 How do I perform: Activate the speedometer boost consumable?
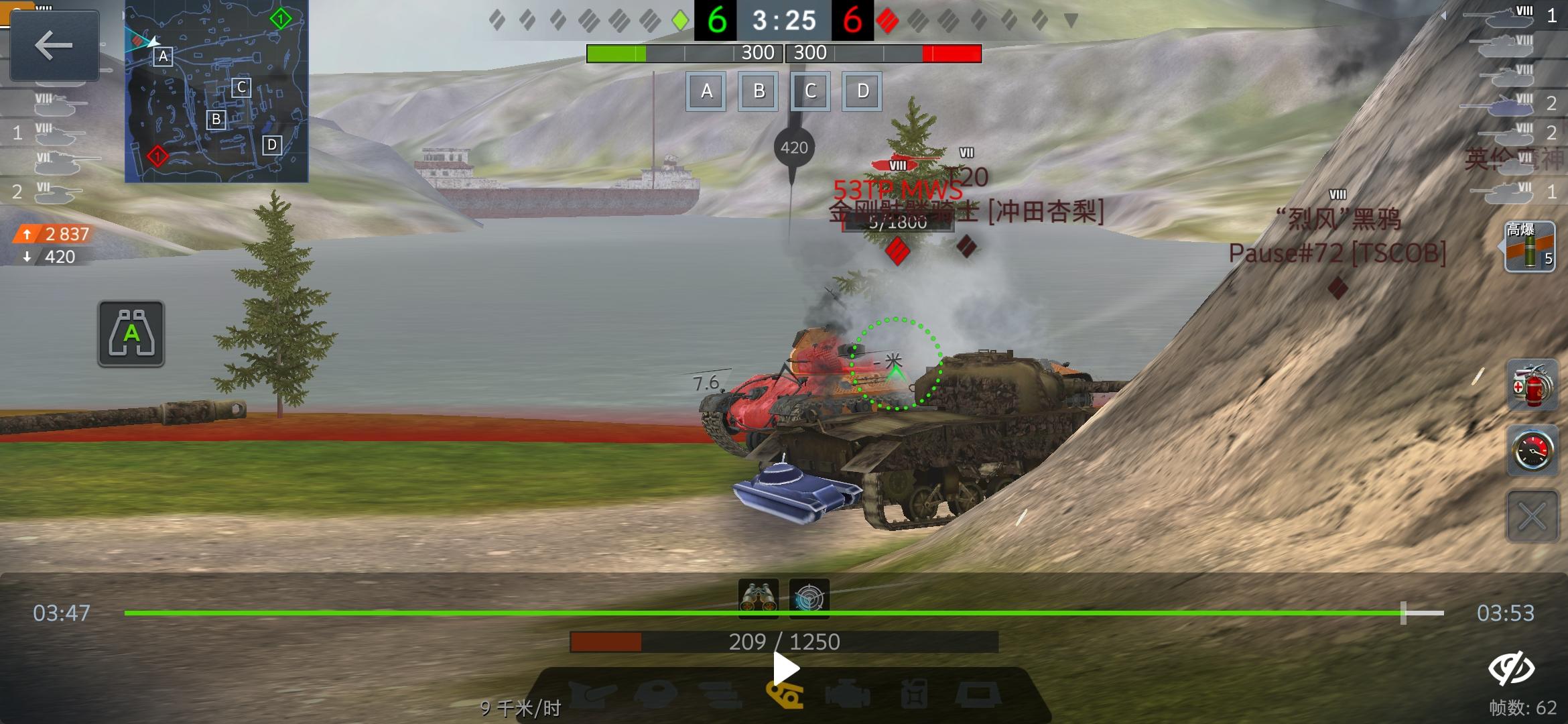coord(1532,451)
